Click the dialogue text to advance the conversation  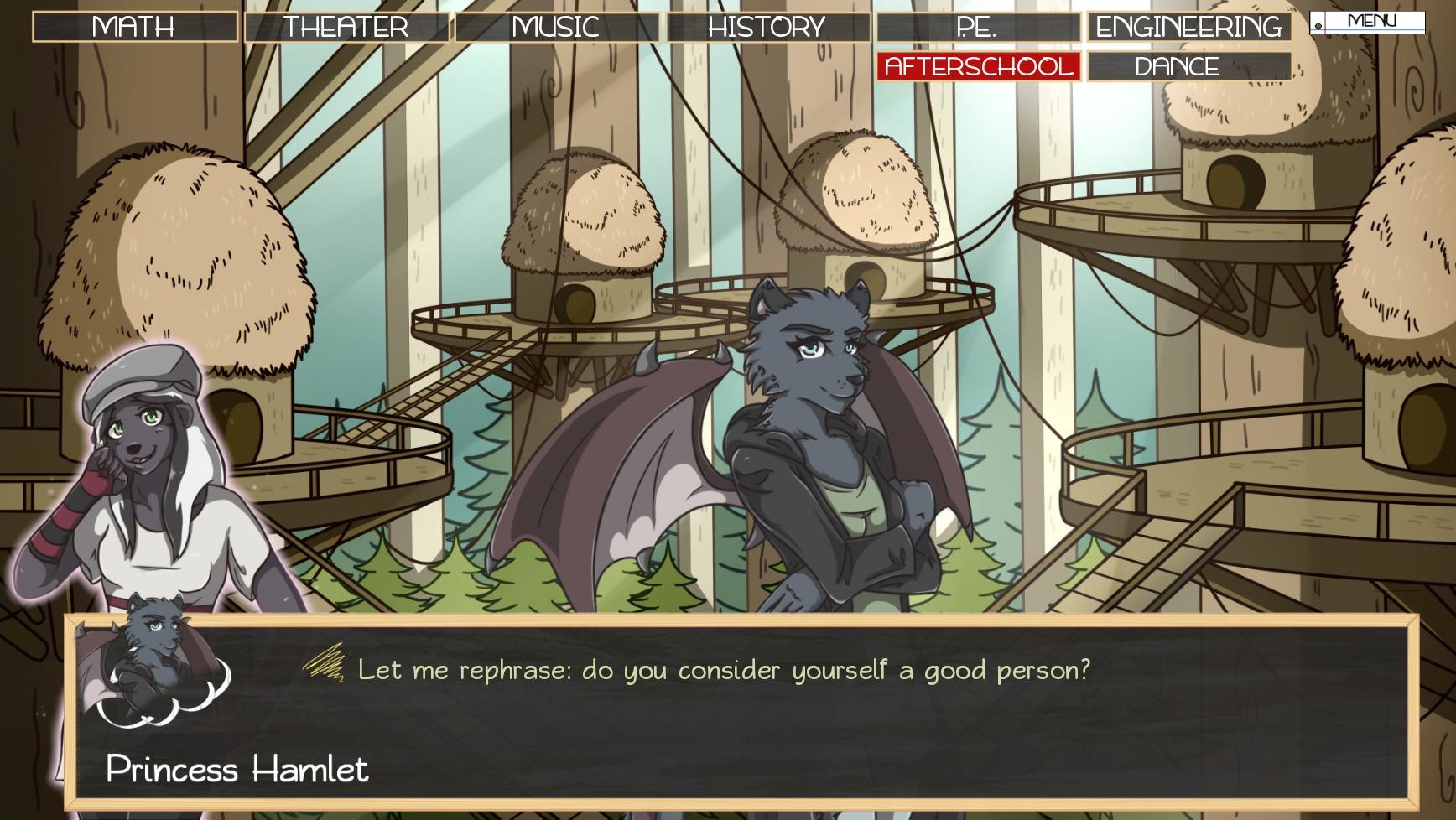(723, 668)
